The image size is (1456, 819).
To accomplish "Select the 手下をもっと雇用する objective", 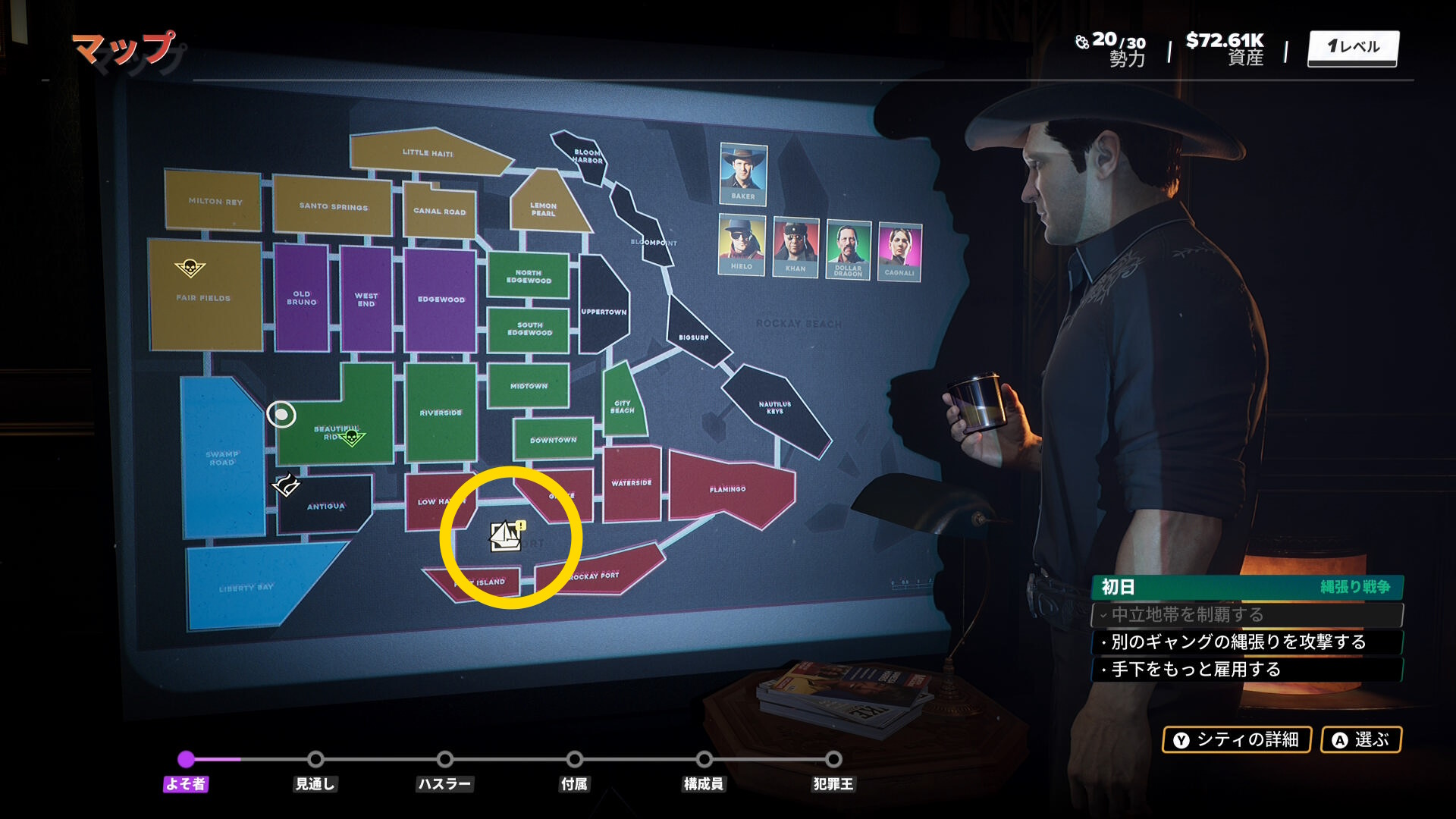I will coord(1196,670).
